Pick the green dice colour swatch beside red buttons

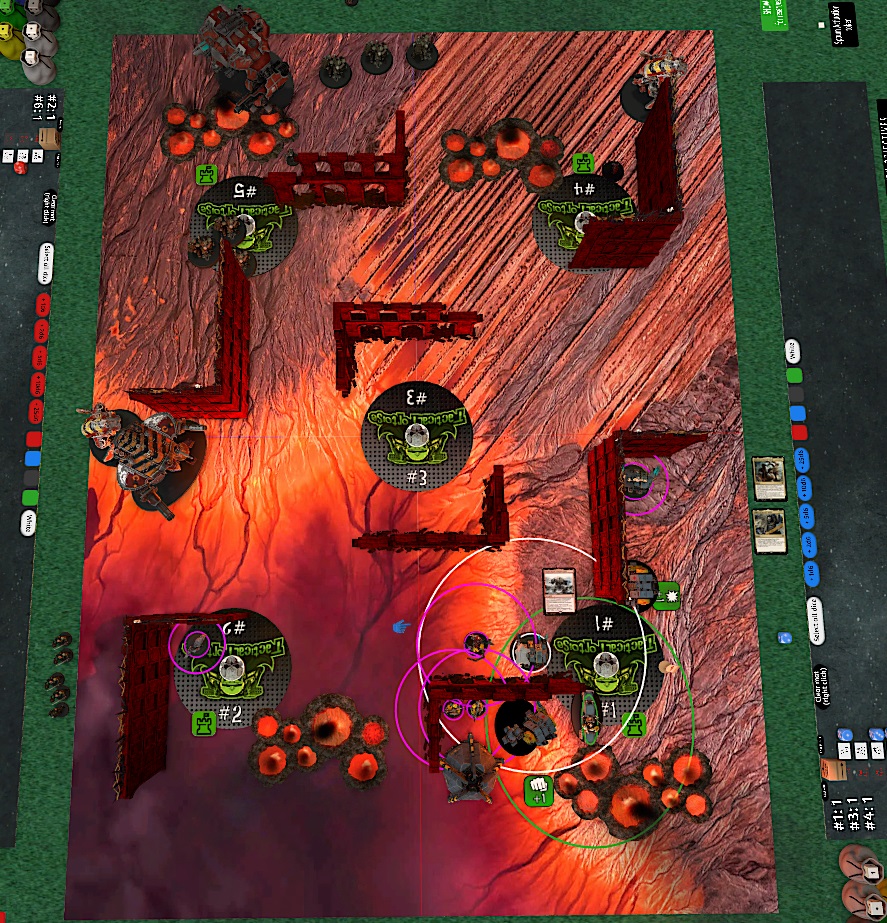[30, 497]
